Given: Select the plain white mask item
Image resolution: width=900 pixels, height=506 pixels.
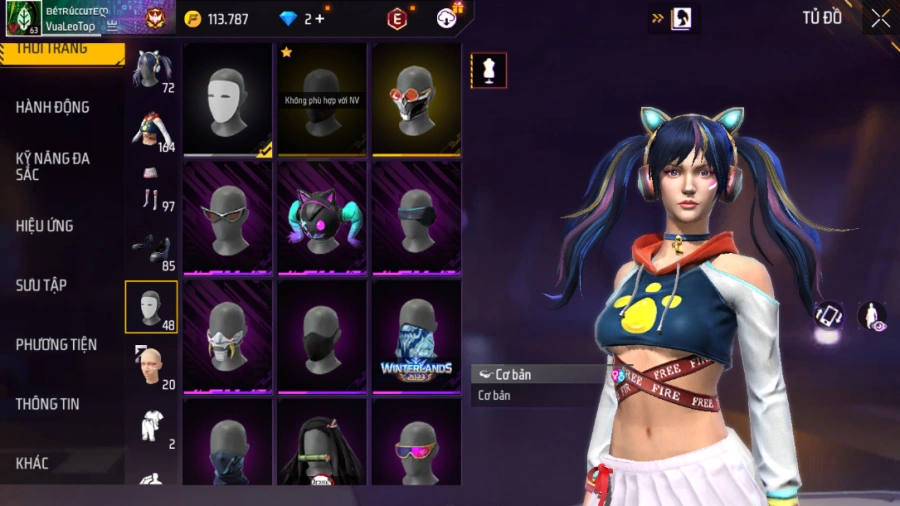Looking at the screenshot, I should (x=228, y=99).
